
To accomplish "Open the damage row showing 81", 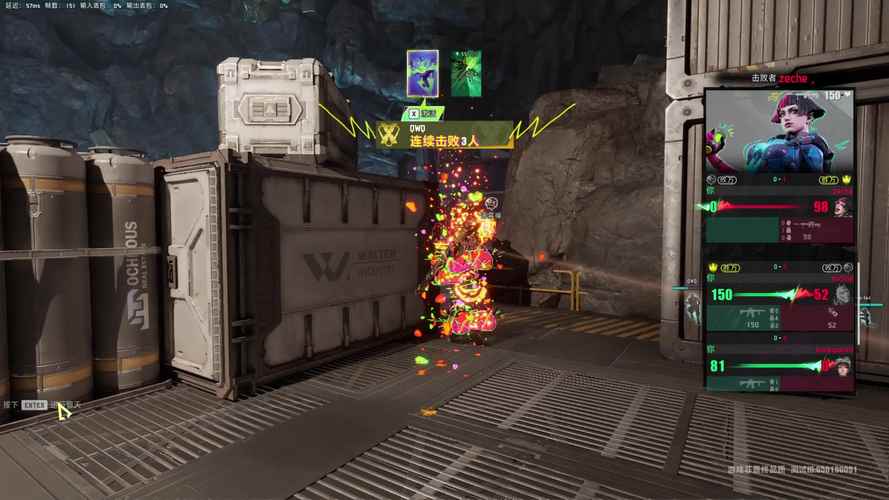I will 780,366.
